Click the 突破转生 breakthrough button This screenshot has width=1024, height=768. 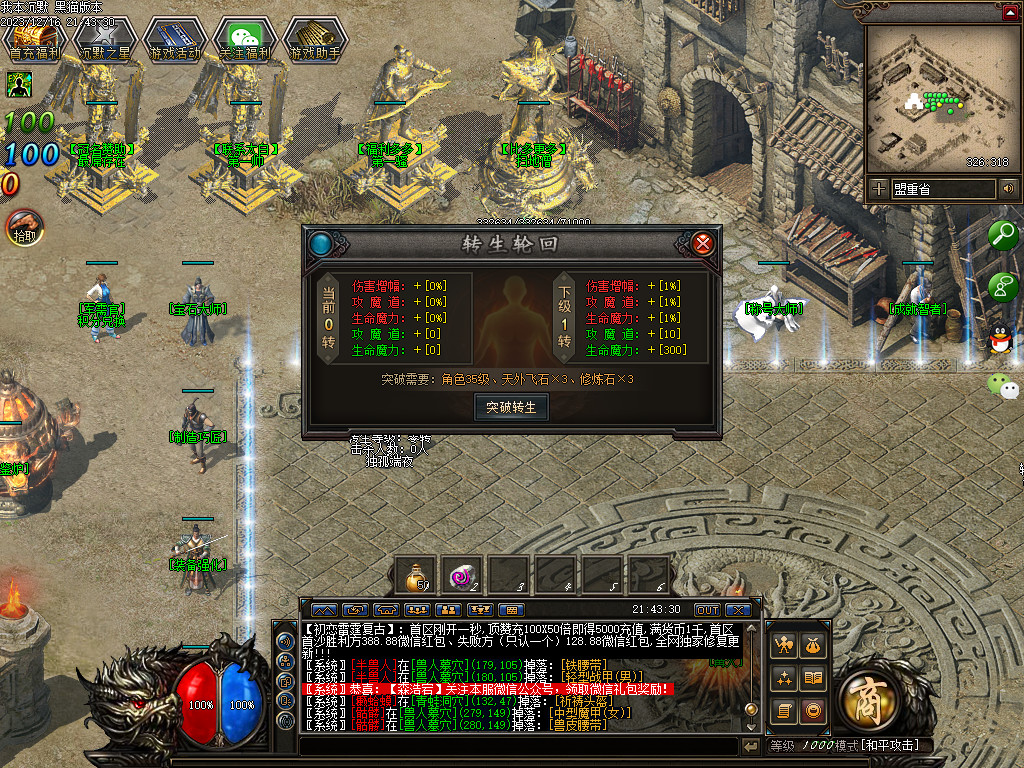coord(511,407)
